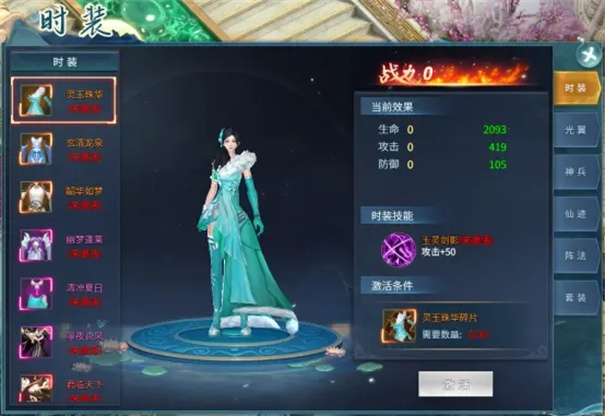Image resolution: width=605 pixels, height=416 pixels.
Task: Switch to the 阵法 tab
Action: click(575, 256)
